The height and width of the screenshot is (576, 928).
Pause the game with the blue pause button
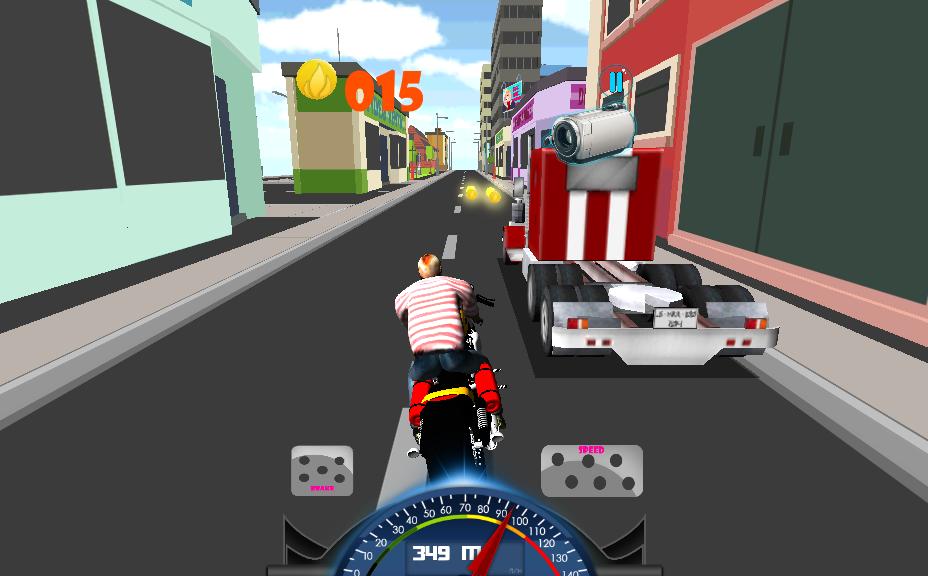point(616,81)
